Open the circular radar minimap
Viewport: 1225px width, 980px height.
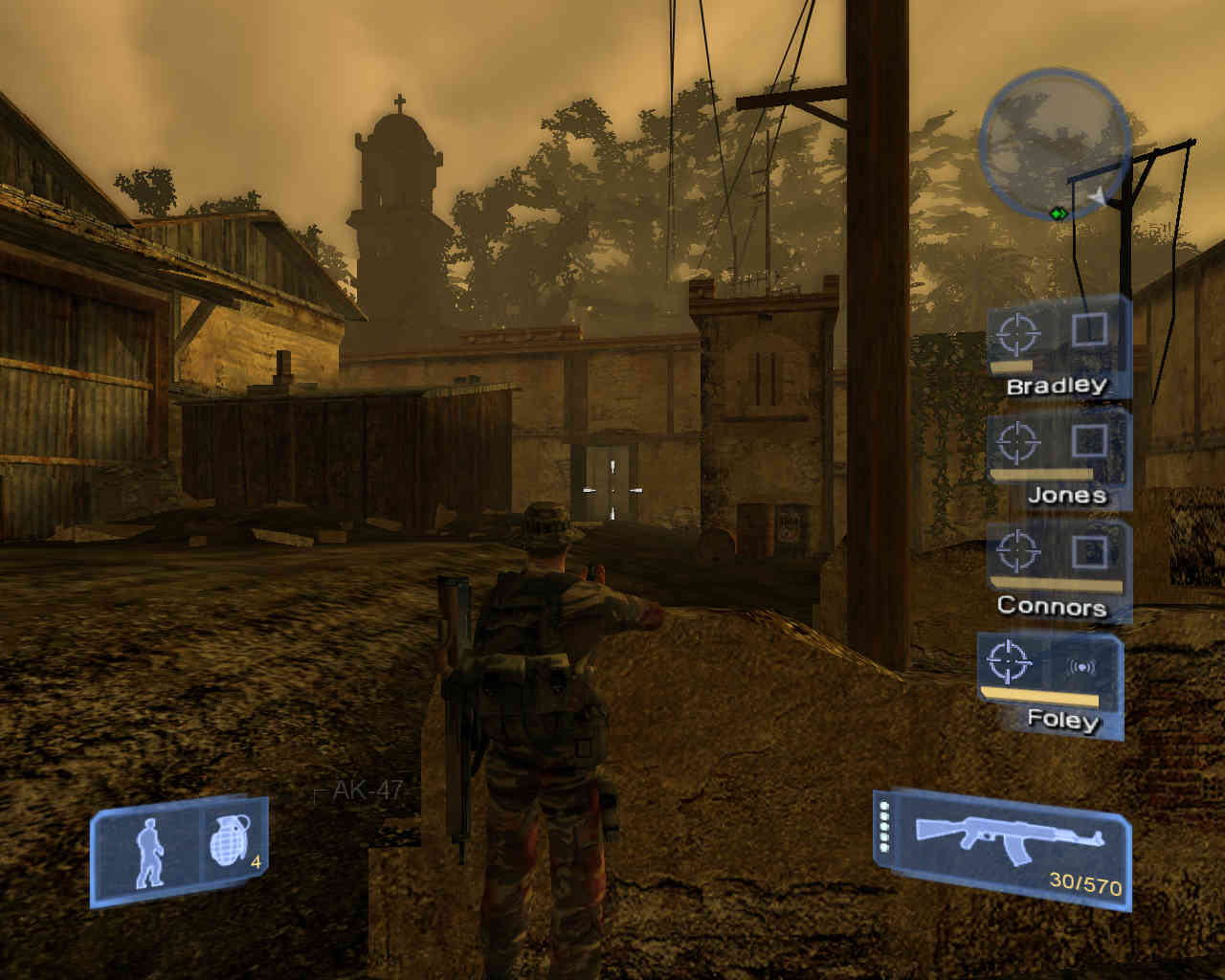[x=1055, y=142]
